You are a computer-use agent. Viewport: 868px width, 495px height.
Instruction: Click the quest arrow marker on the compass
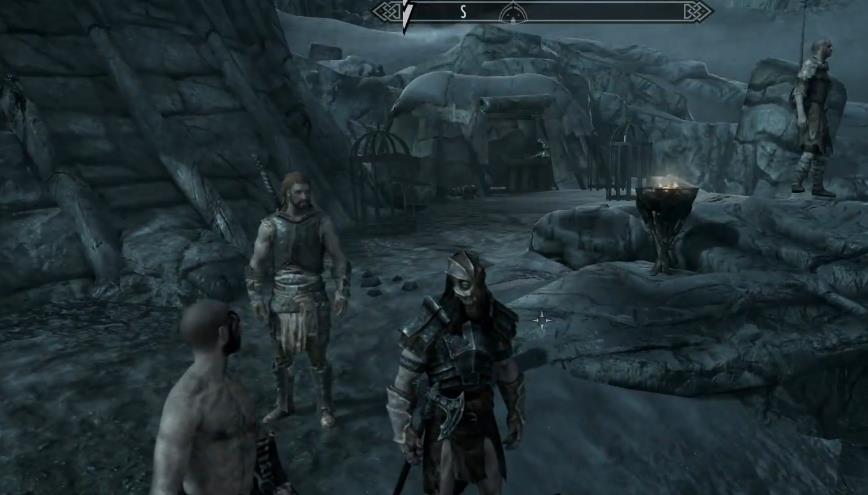click(407, 15)
